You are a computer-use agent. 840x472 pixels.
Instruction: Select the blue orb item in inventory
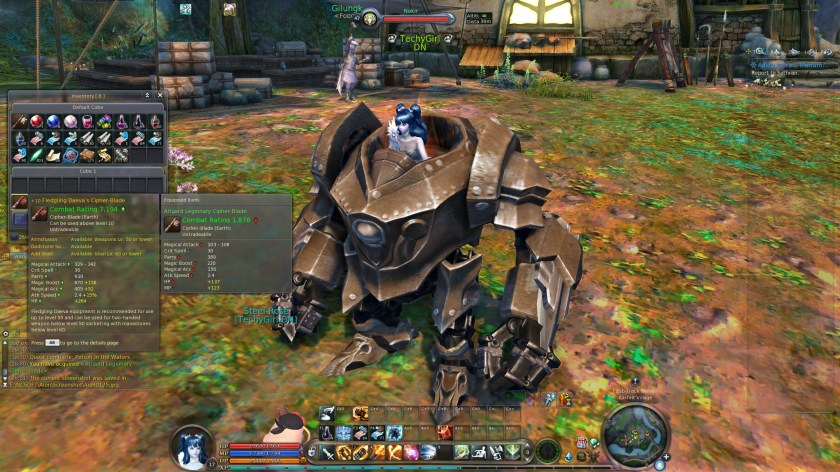53,122
